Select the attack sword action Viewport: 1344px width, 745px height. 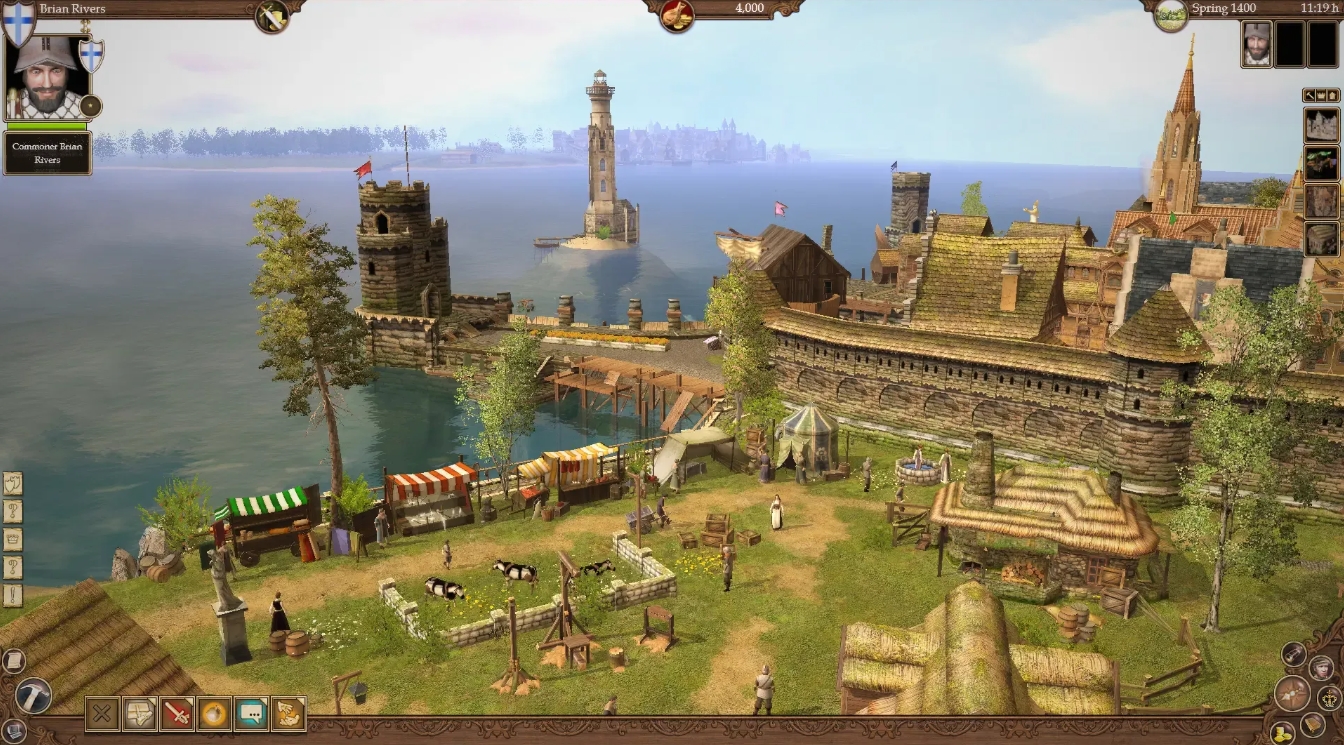[179, 714]
